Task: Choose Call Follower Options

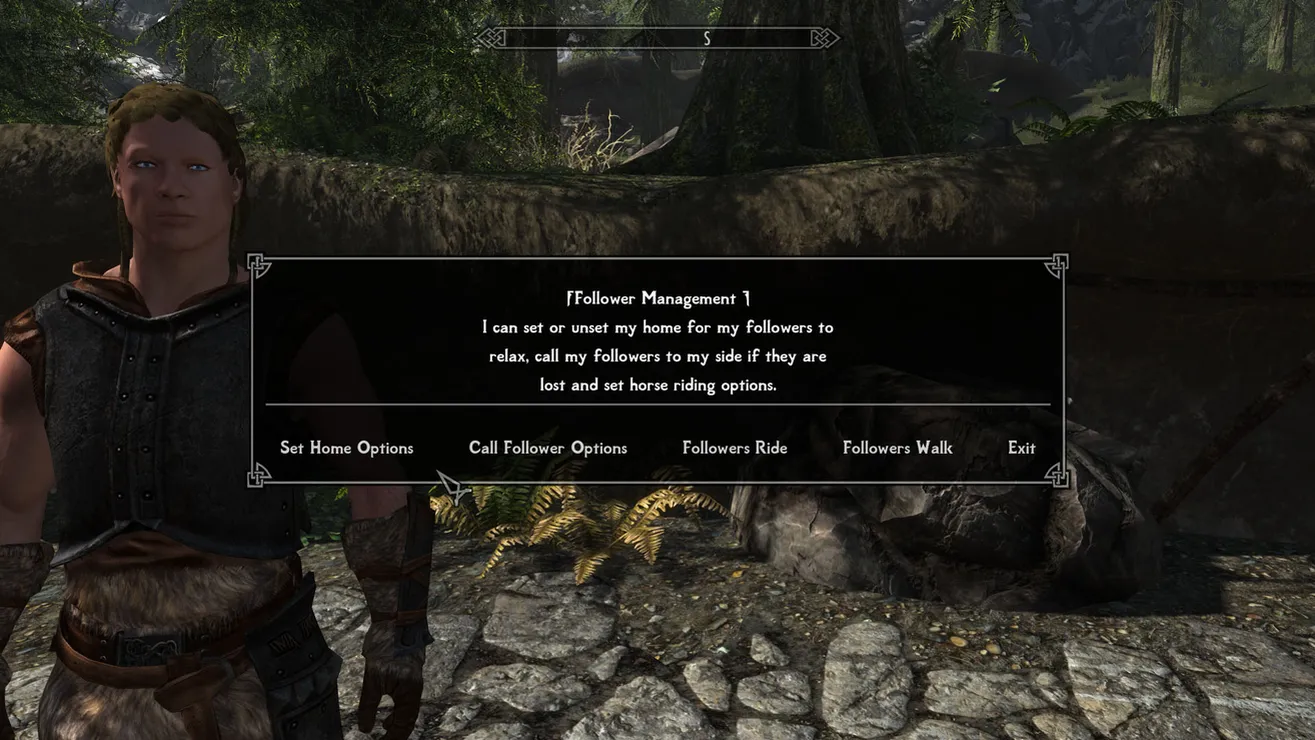Action: (548, 448)
